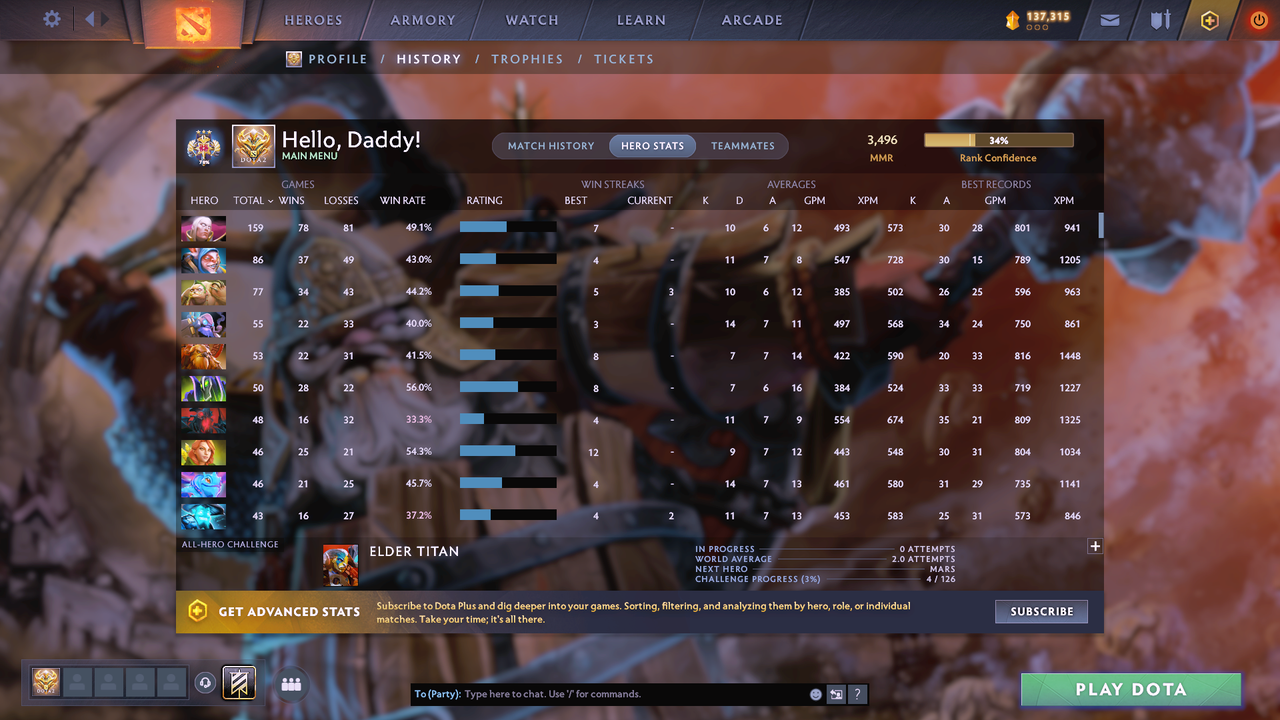Expand the All-Hero Challenge panel with the plus

(1095, 546)
